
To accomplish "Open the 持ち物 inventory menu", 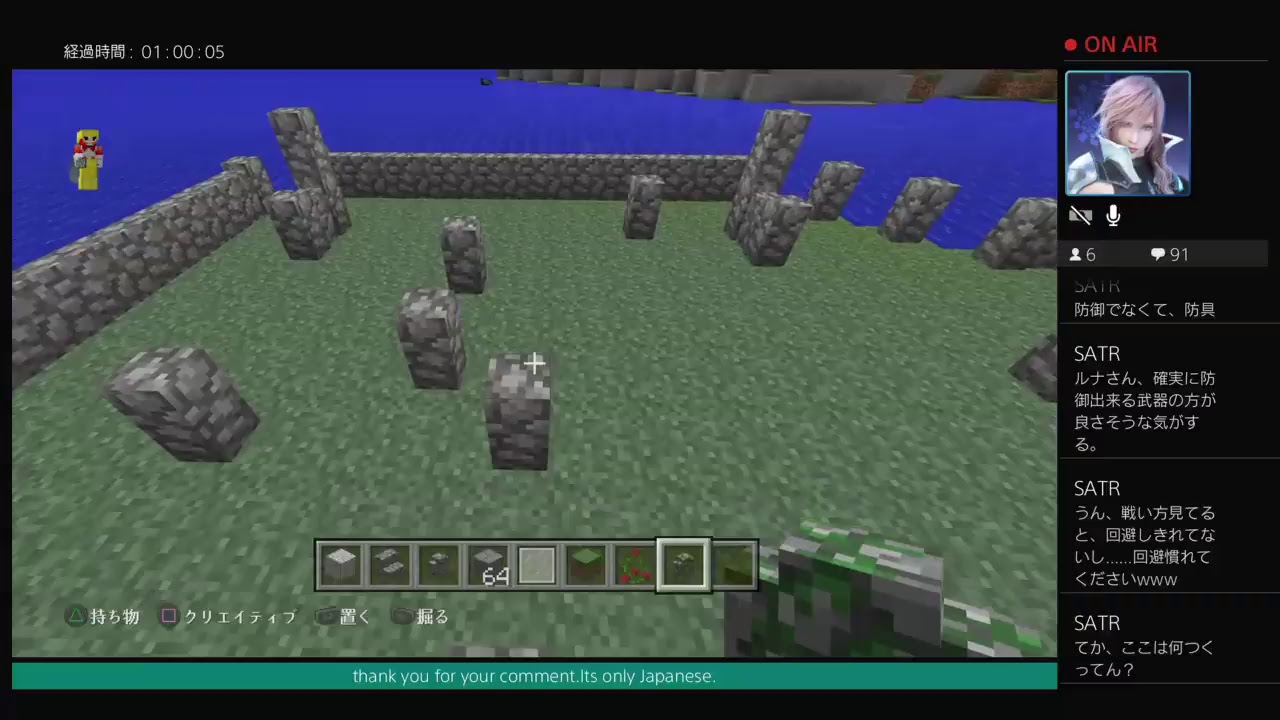I will (x=104, y=617).
